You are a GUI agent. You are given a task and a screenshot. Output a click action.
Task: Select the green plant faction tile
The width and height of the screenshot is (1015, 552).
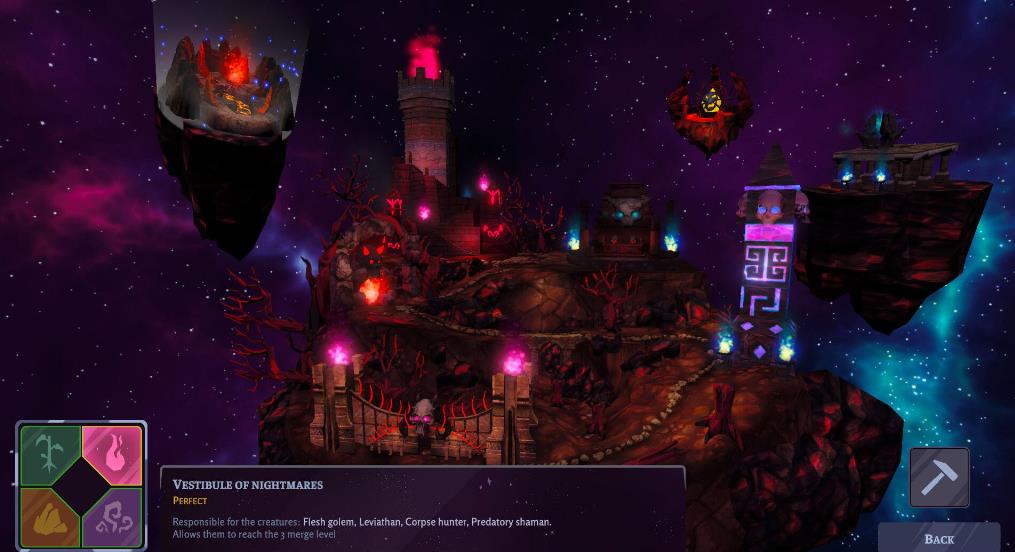pyautogui.click(x=47, y=451)
